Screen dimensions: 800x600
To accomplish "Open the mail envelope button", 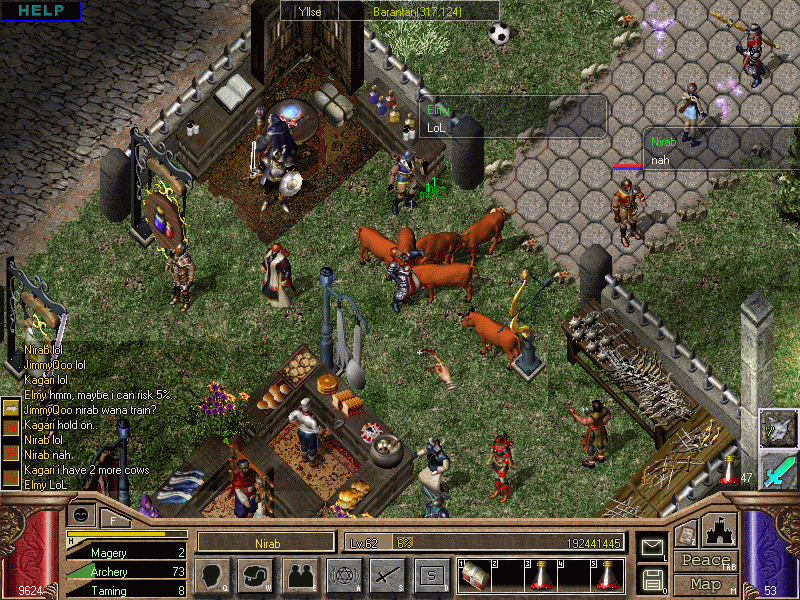I will tap(653, 548).
